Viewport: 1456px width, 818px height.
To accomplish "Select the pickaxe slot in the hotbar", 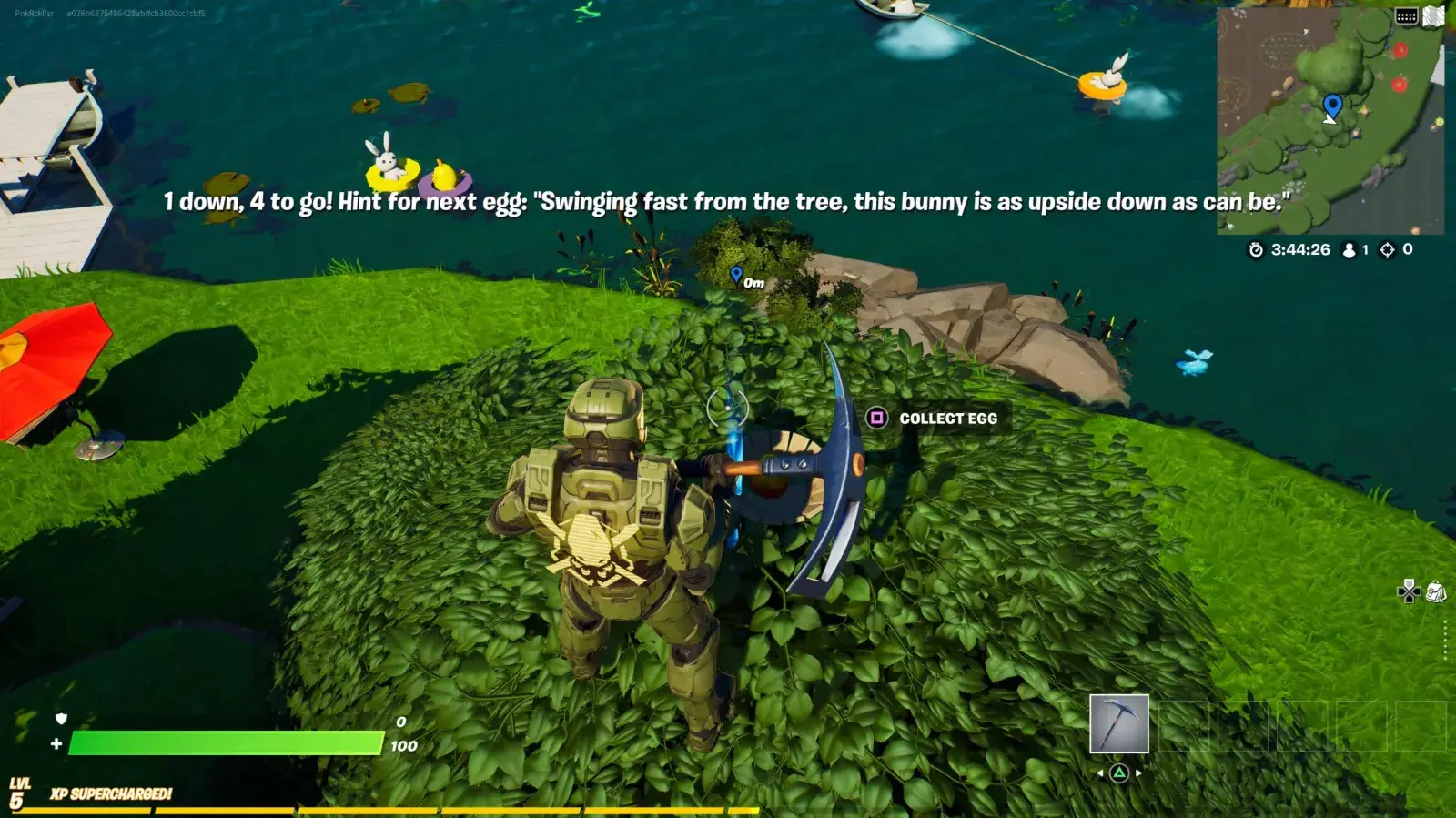I will (x=1118, y=723).
